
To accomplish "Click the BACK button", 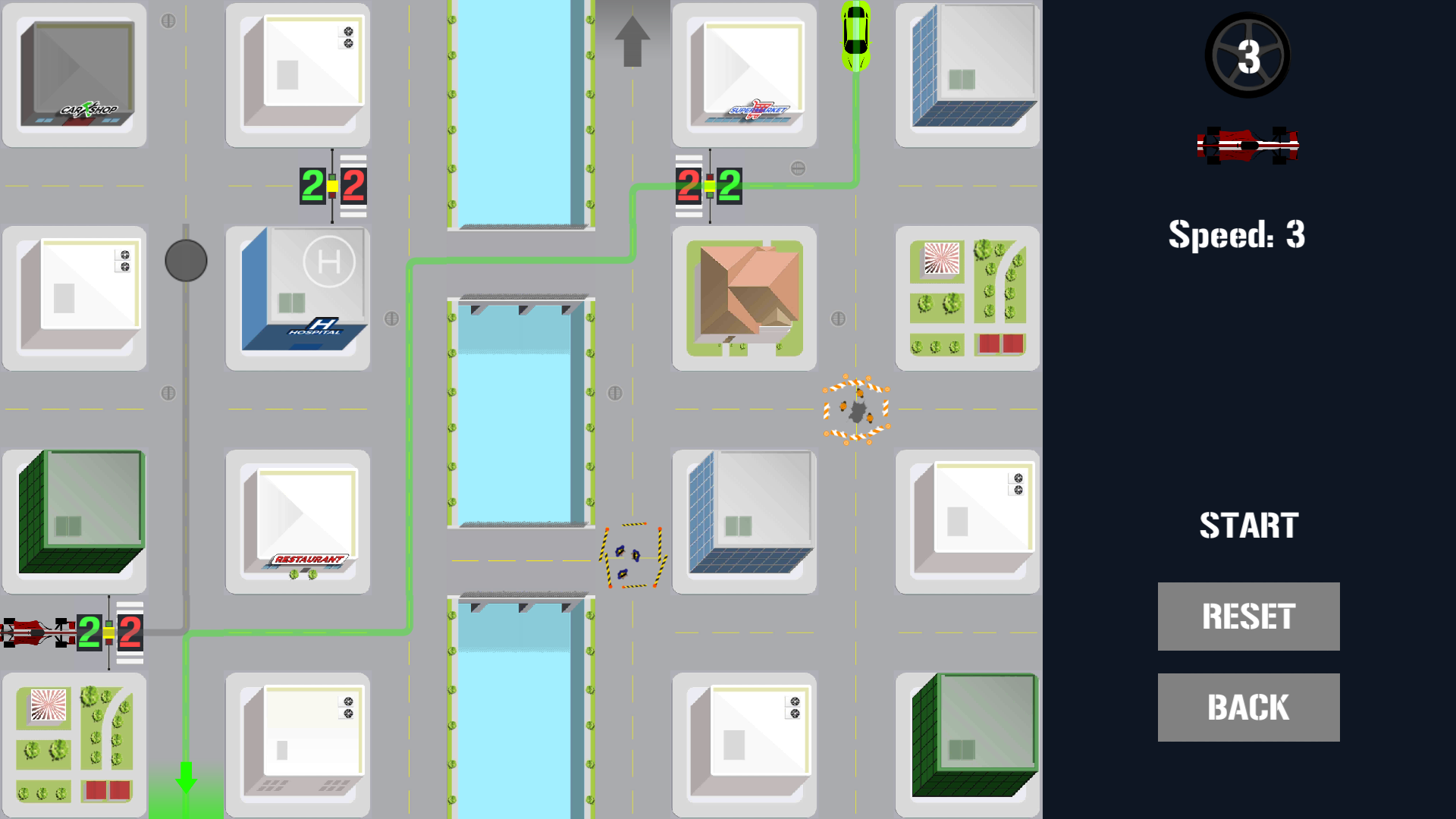I will (x=1248, y=707).
